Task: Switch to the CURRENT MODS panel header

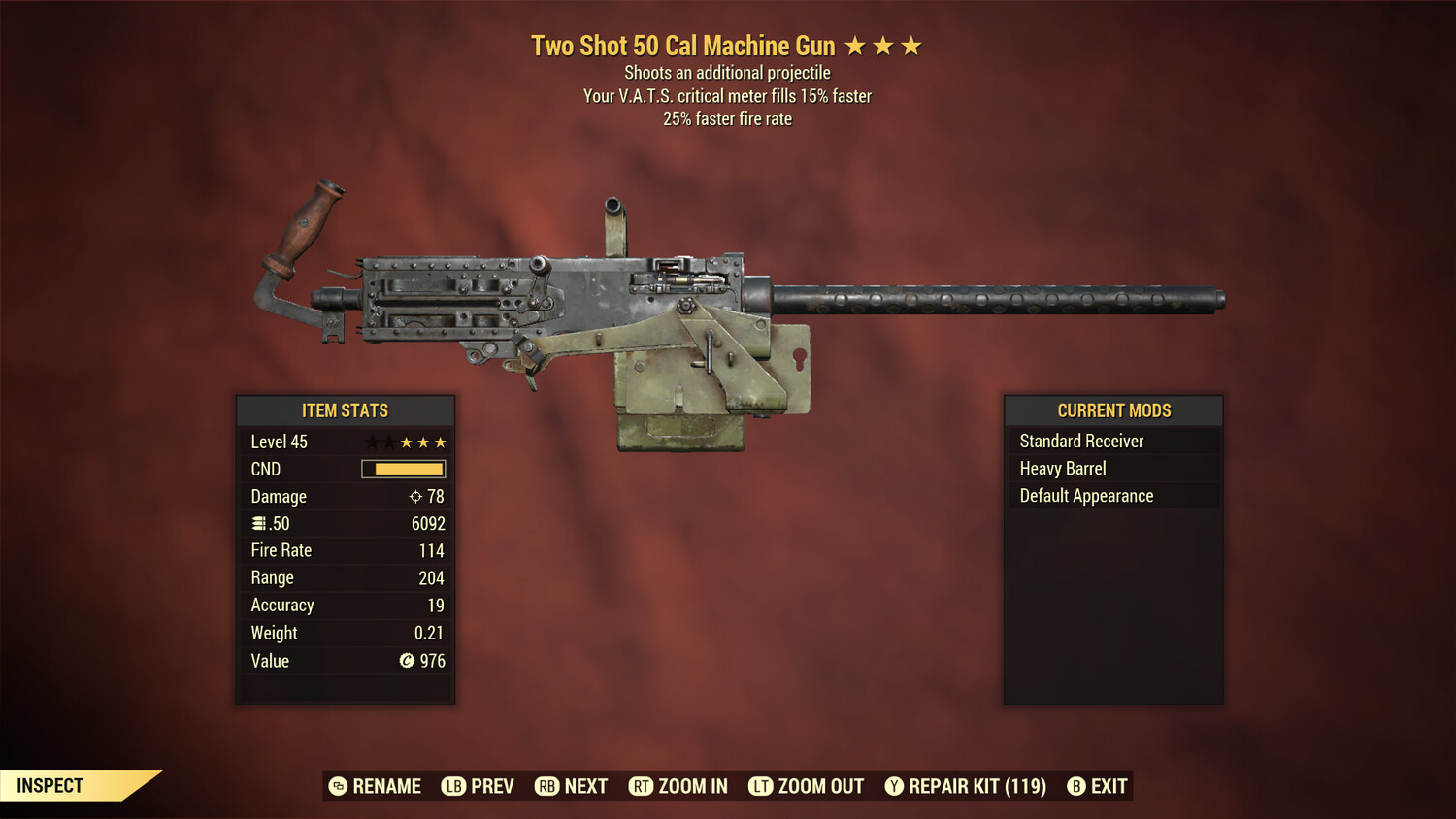Action: [1112, 410]
